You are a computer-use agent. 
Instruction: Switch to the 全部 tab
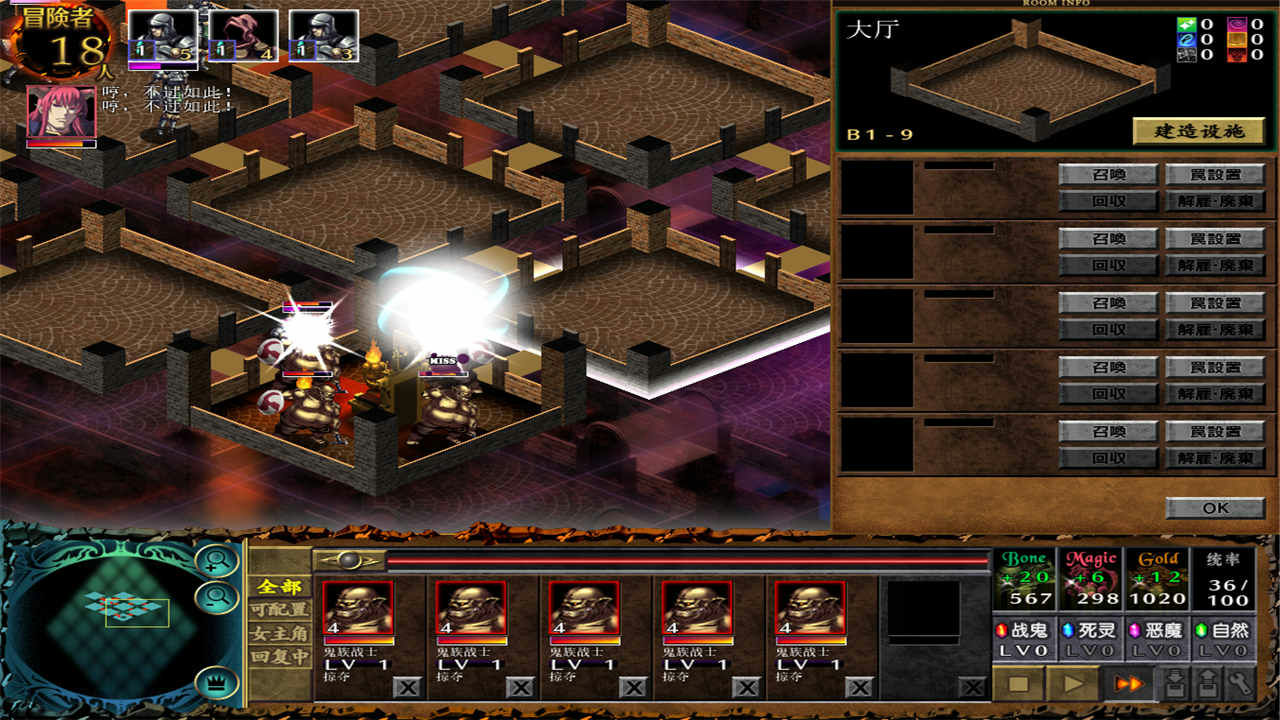point(280,586)
